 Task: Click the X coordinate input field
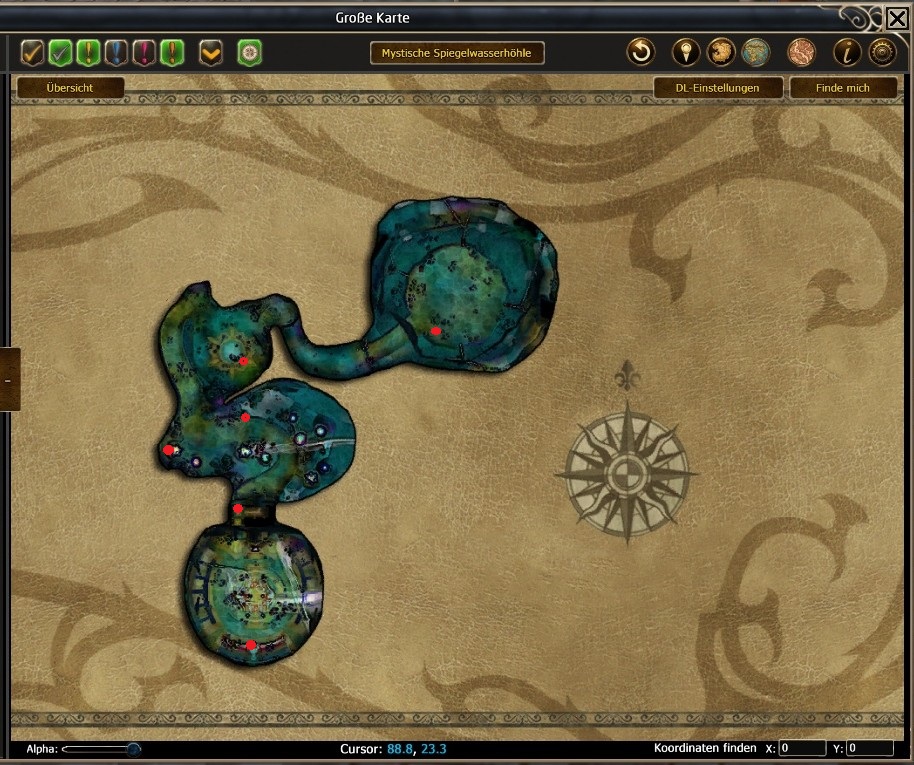click(802, 748)
